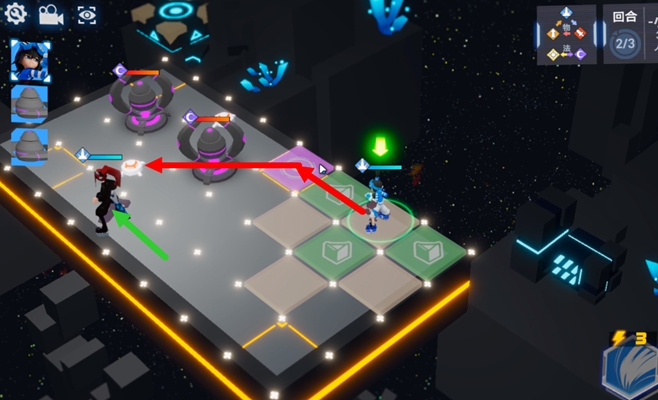
Task: Select the blue-haired character portrait
Action: pyautogui.click(x=29, y=61)
